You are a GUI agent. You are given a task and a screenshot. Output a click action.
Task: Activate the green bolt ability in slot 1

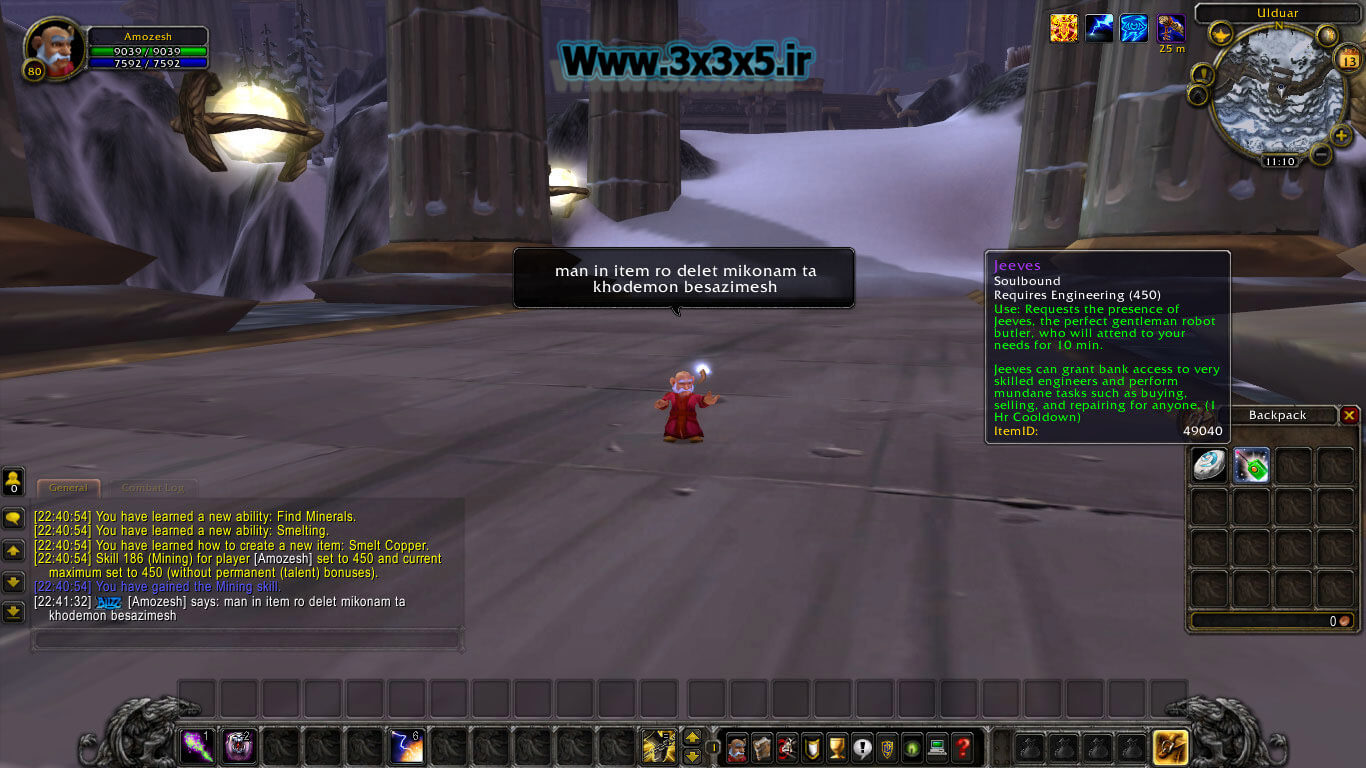[197, 747]
